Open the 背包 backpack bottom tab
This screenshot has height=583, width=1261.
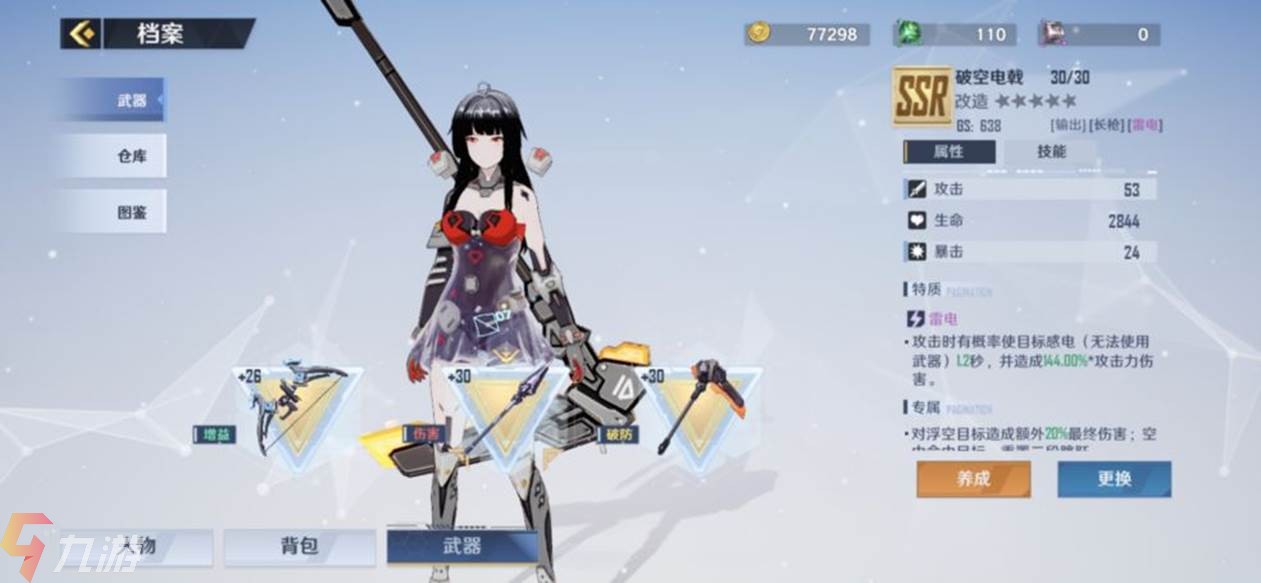pyautogui.click(x=299, y=546)
